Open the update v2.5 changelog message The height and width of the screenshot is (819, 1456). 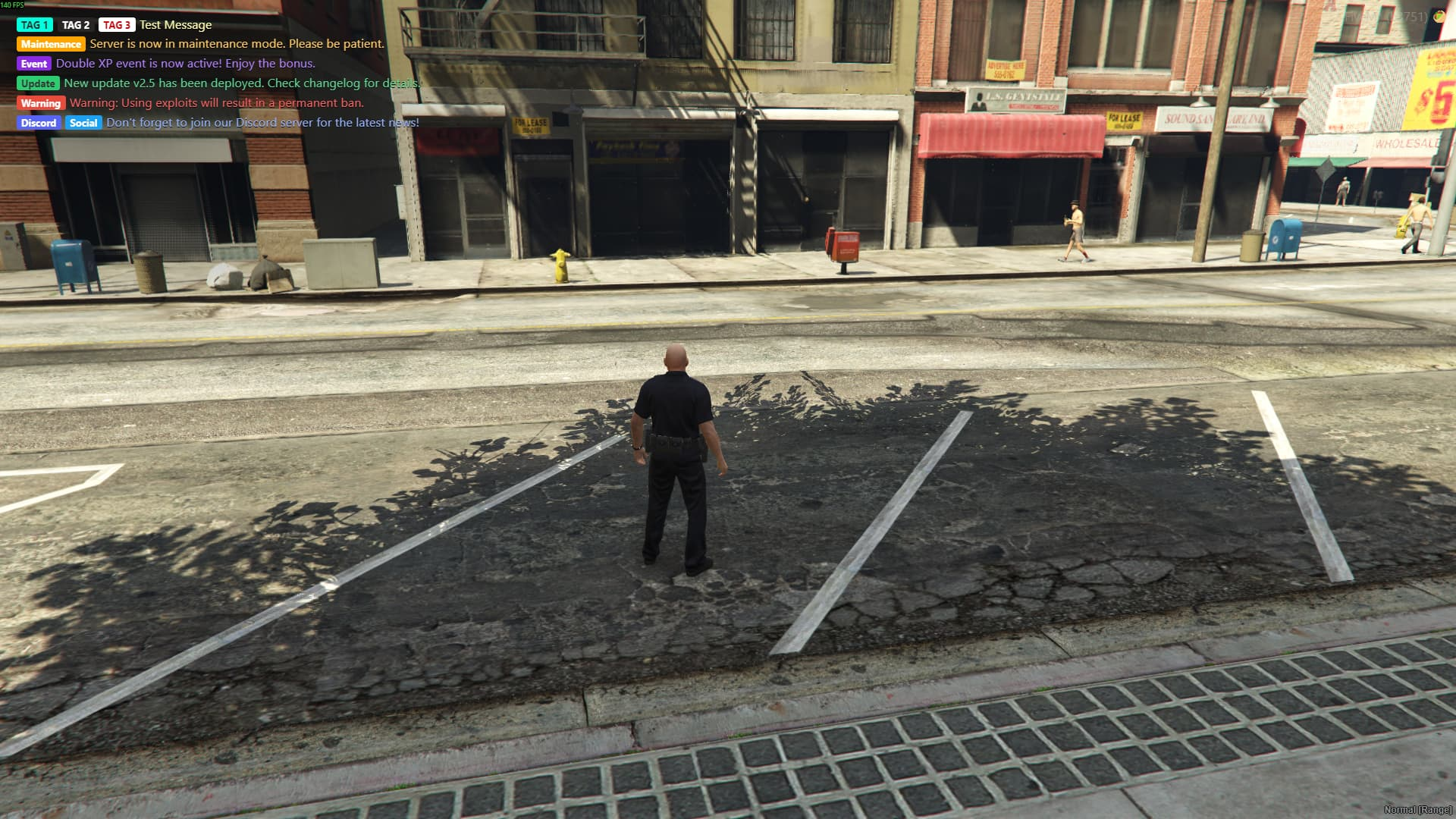point(241,83)
